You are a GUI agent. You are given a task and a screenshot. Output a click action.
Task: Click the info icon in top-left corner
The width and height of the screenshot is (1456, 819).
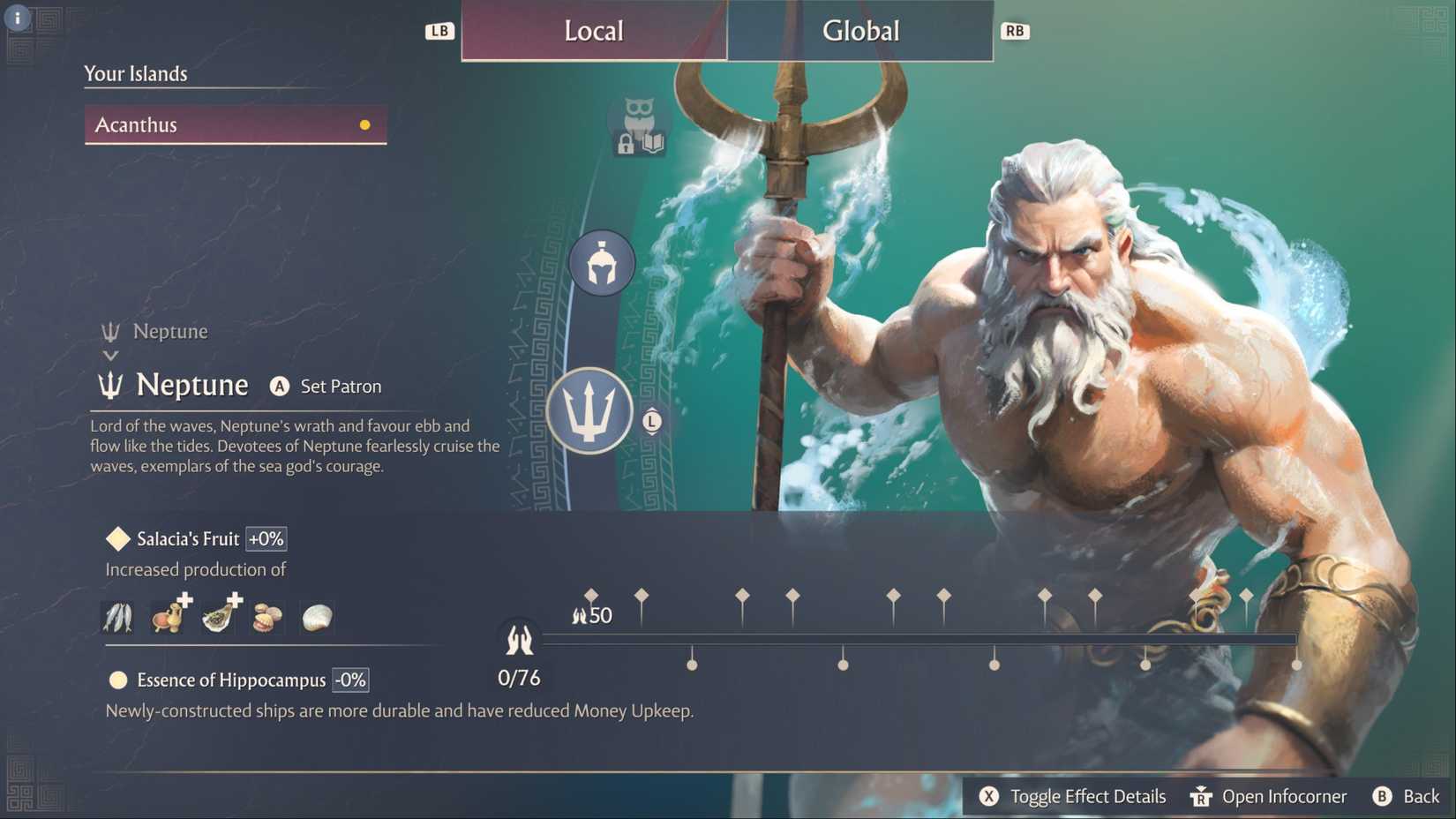coord(16,17)
